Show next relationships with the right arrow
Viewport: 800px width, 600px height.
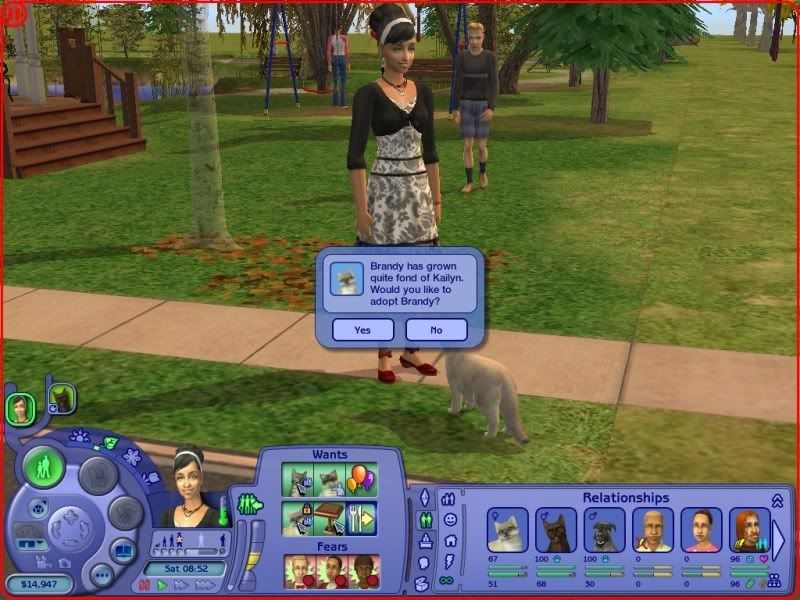point(779,537)
